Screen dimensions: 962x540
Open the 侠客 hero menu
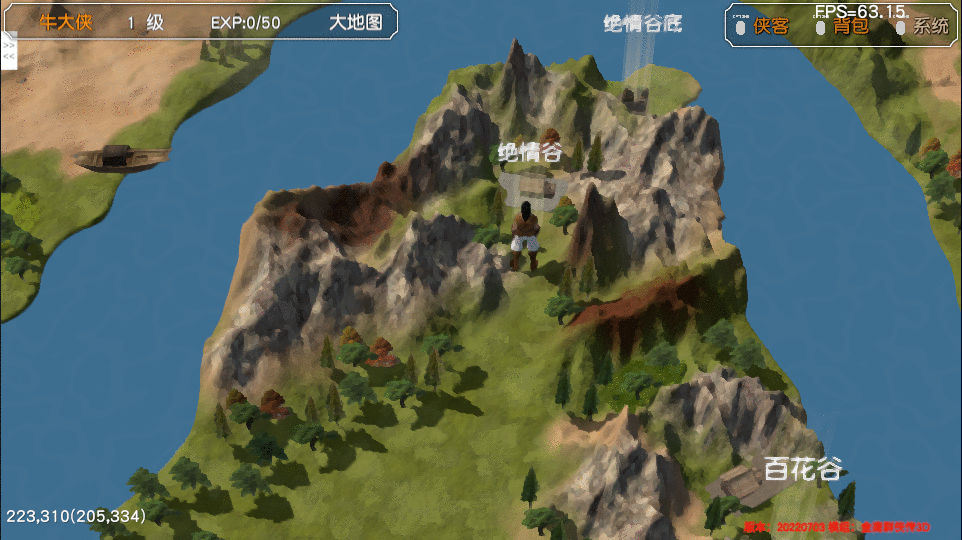pyautogui.click(x=771, y=27)
